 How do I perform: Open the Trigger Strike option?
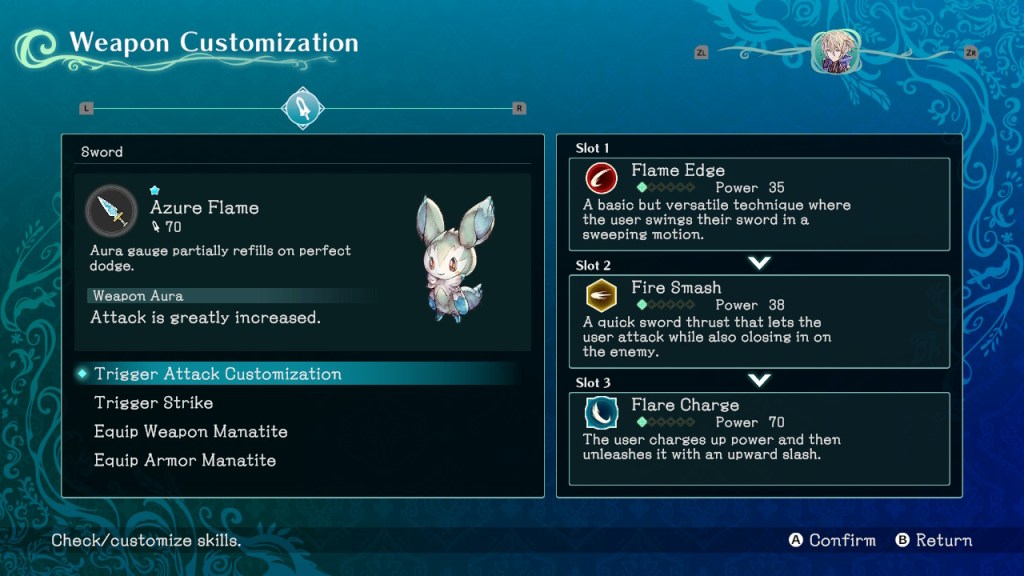(x=153, y=403)
